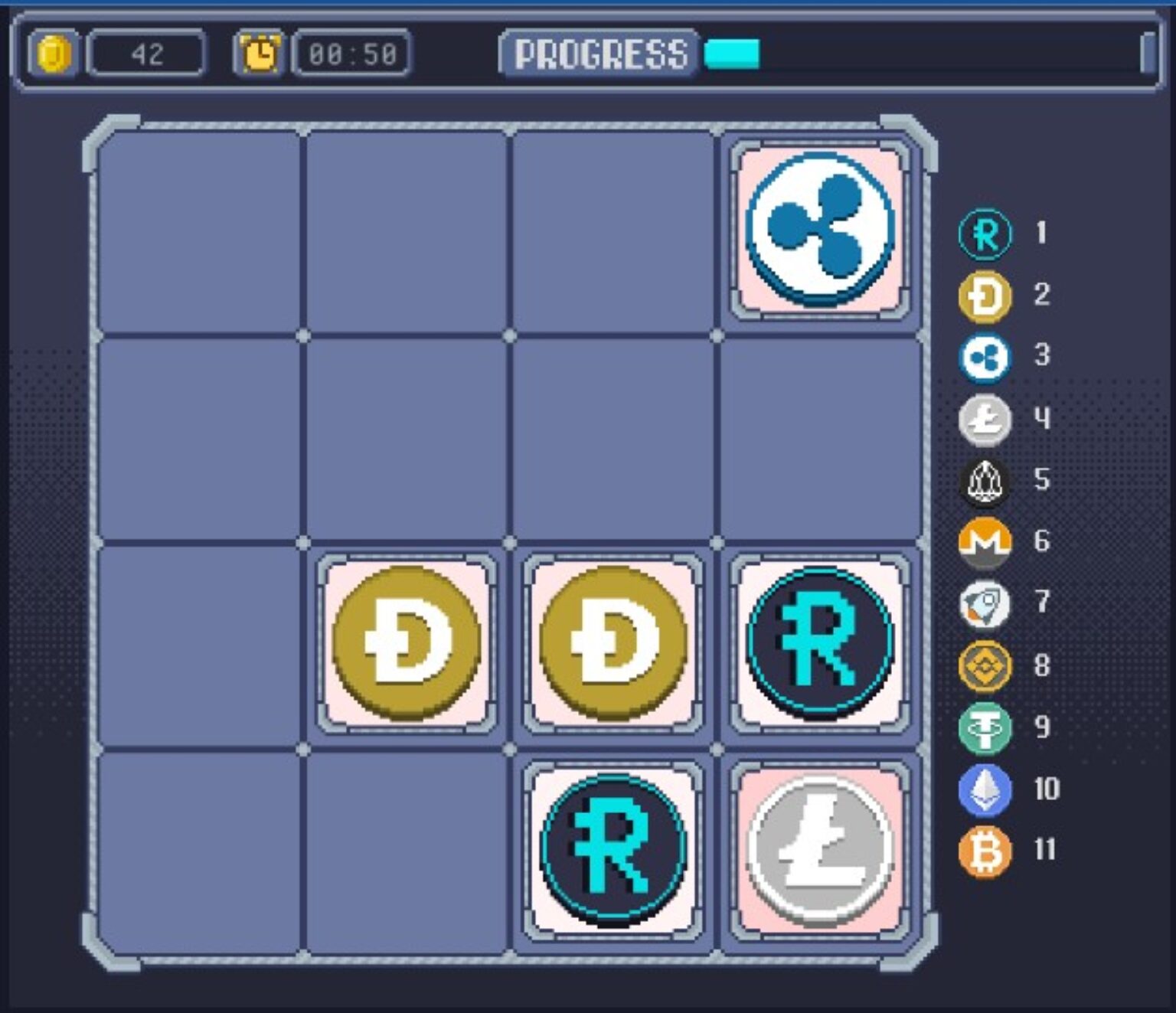Click the EOS legend icon numbered 5
The image size is (1176, 1013).
[984, 481]
